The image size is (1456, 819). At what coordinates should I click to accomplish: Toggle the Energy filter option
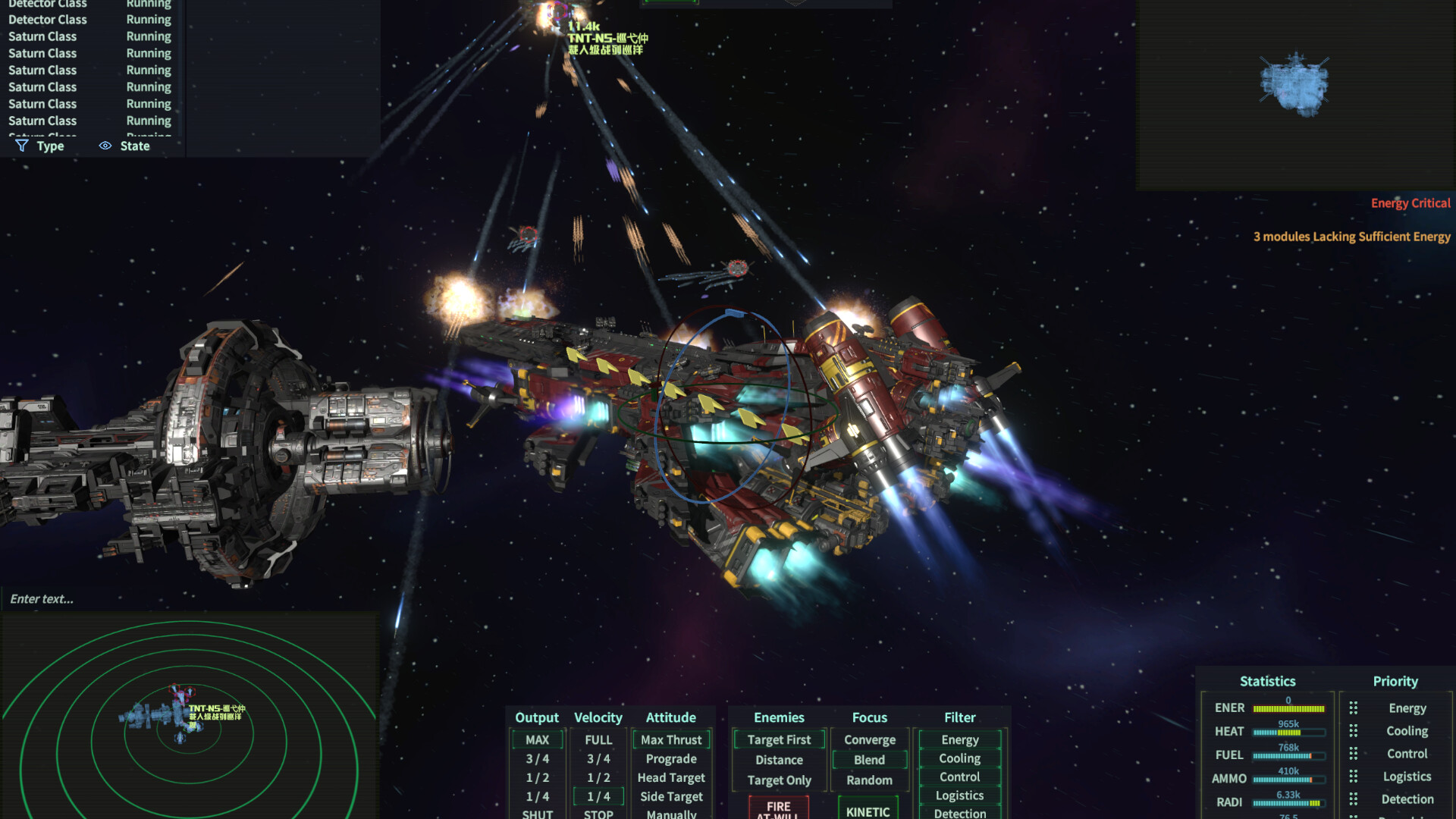(x=959, y=739)
